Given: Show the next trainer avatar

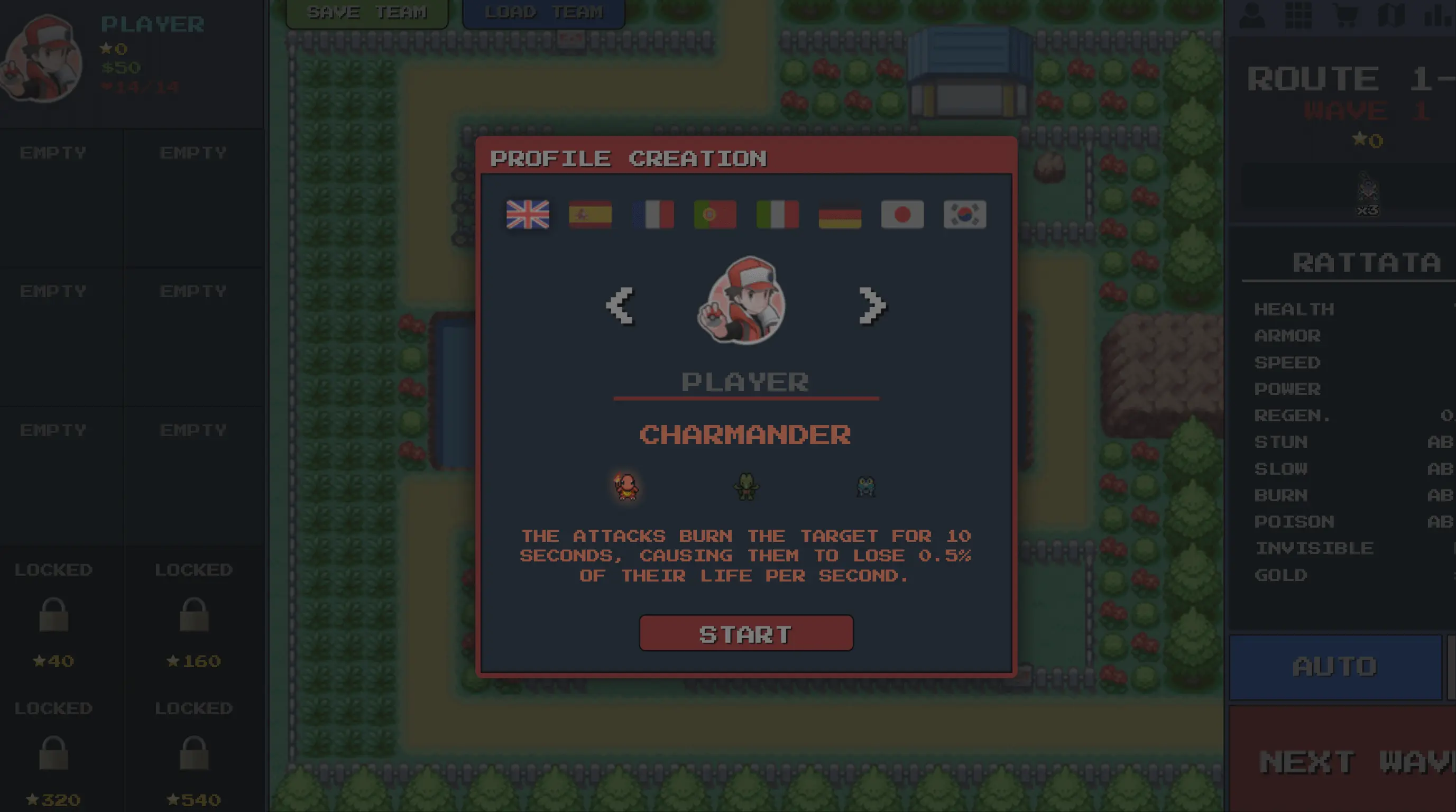Looking at the screenshot, I should coord(872,306).
